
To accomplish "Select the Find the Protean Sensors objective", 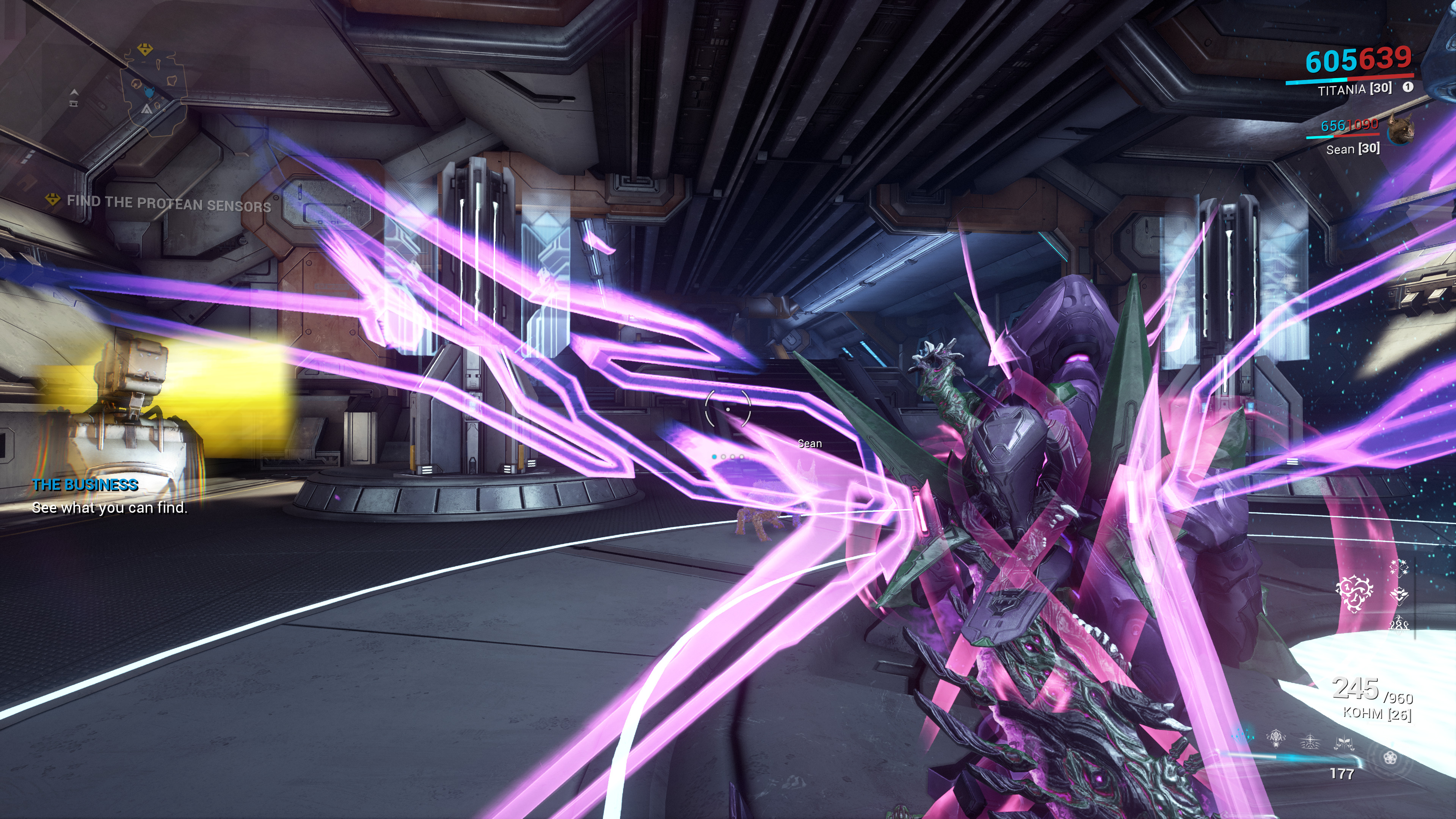I will click(x=168, y=204).
